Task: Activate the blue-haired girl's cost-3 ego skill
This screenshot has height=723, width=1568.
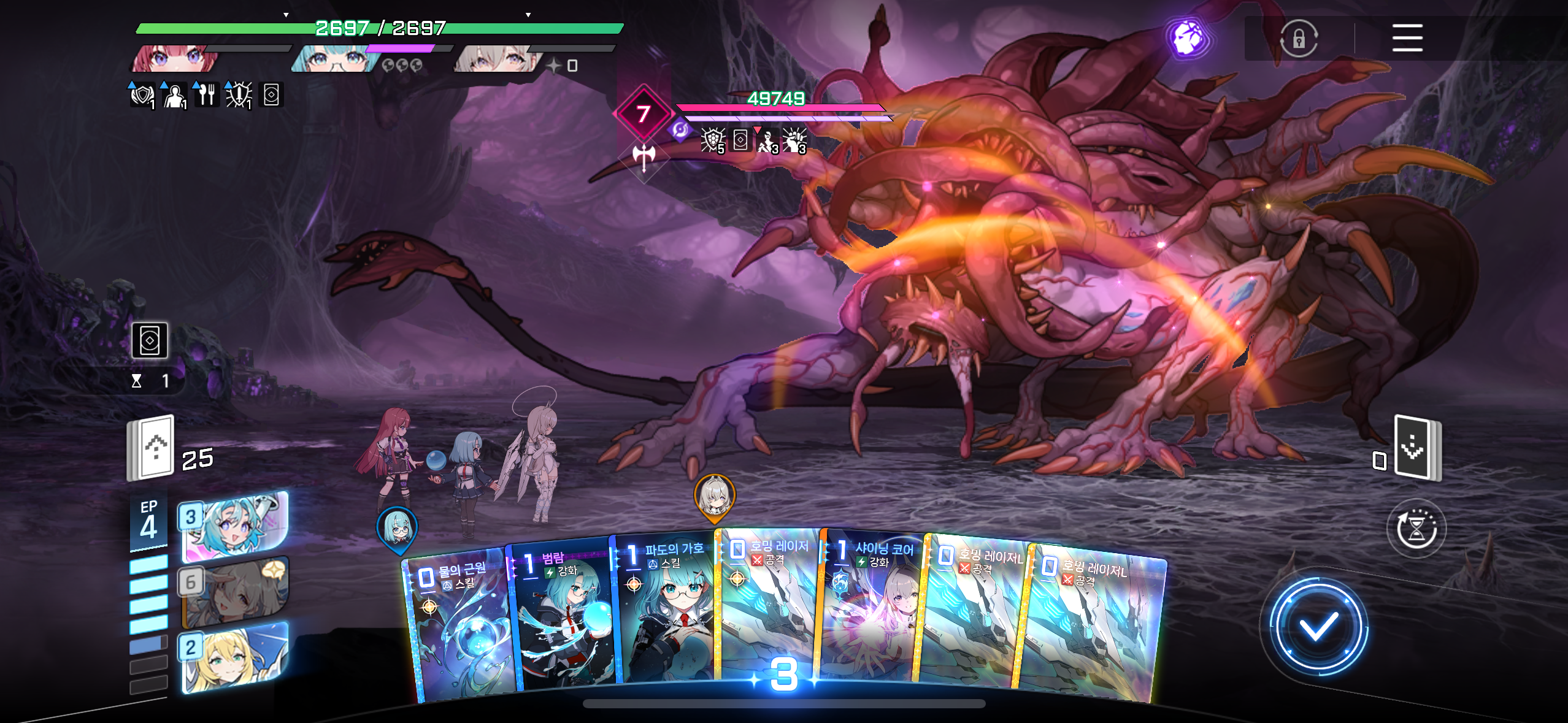Action: tap(235, 526)
